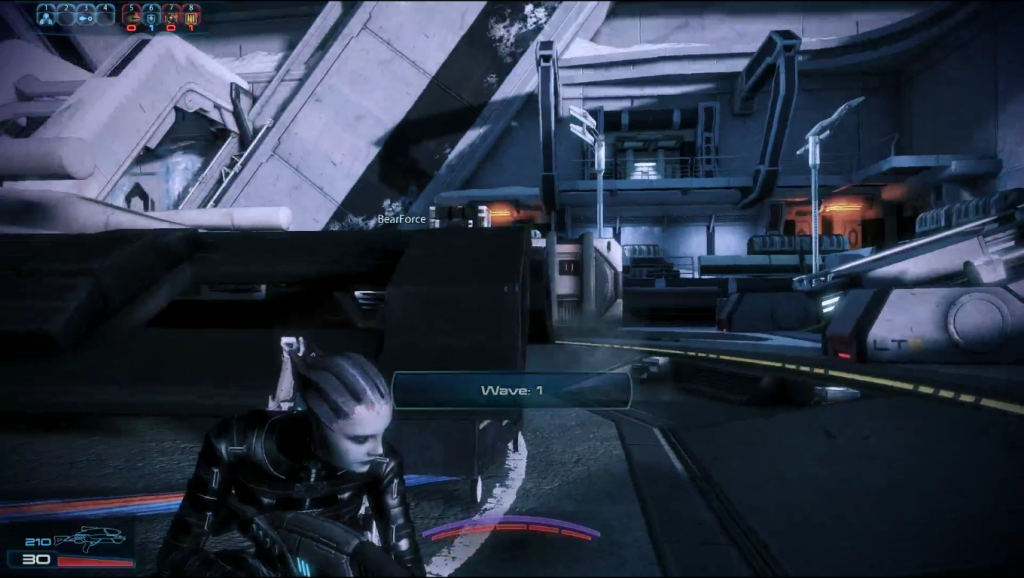Select the slot 5 consumable with zero count

coord(131,16)
